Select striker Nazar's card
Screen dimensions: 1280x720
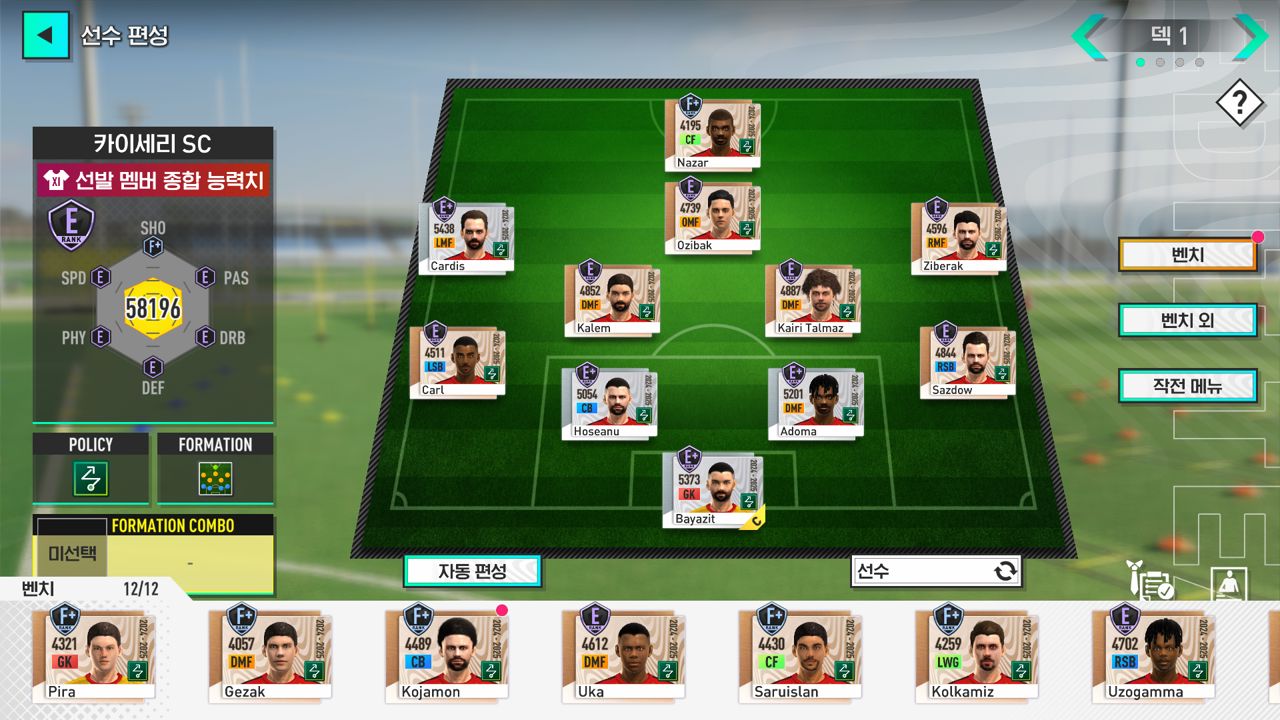713,134
